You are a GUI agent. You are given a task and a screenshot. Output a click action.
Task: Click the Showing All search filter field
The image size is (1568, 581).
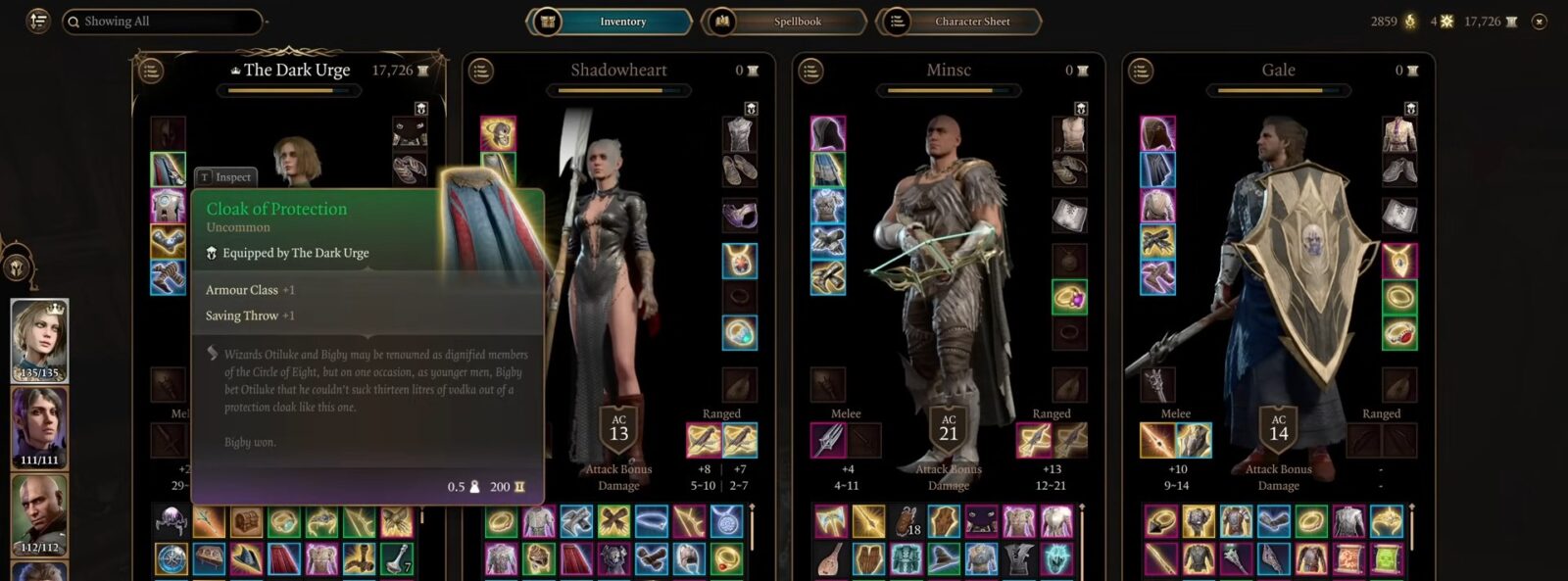162,22
